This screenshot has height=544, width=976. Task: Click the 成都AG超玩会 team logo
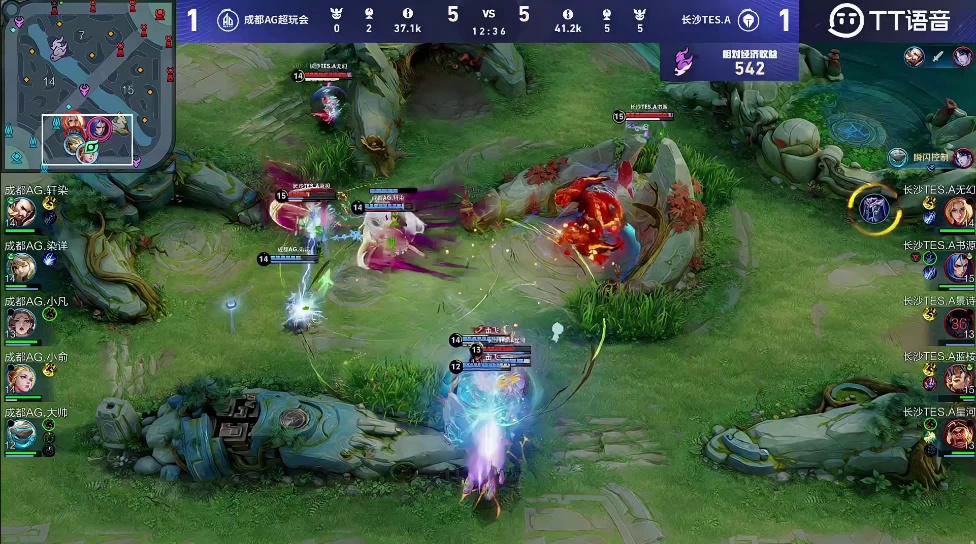coord(228,20)
